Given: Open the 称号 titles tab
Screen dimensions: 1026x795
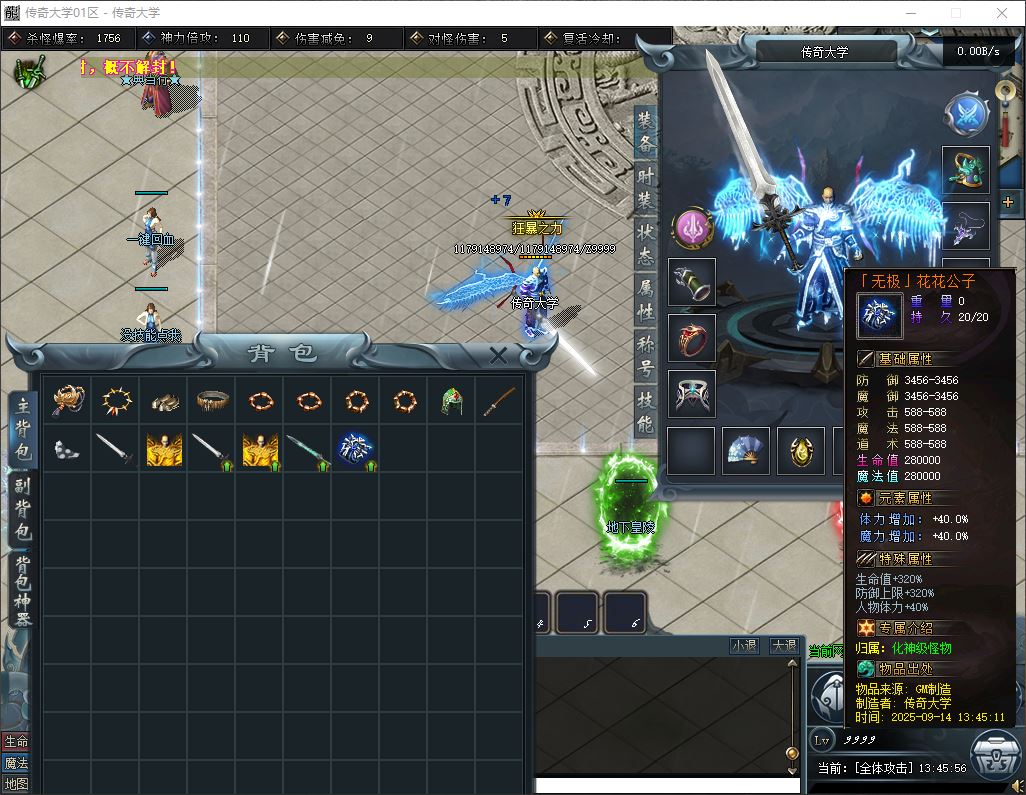Looking at the screenshot, I should click(646, 357).
